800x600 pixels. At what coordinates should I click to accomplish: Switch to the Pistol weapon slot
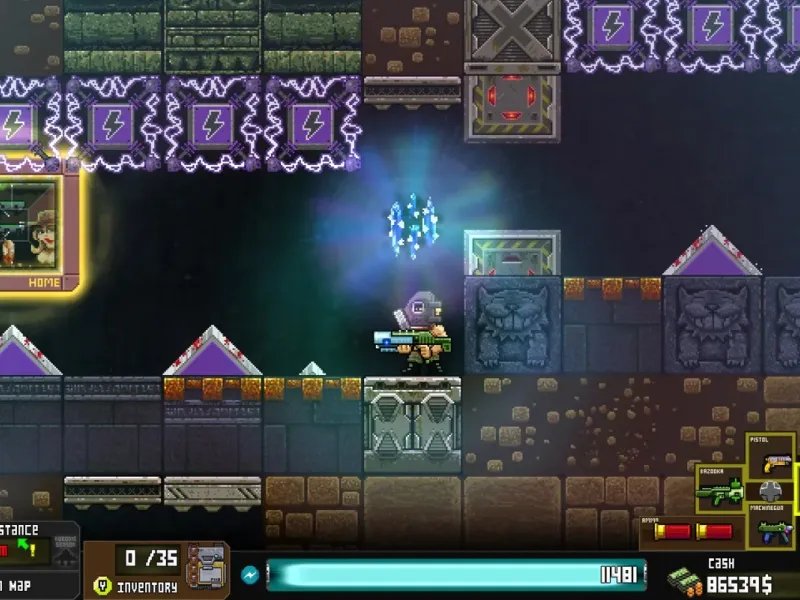coord(771,459)
